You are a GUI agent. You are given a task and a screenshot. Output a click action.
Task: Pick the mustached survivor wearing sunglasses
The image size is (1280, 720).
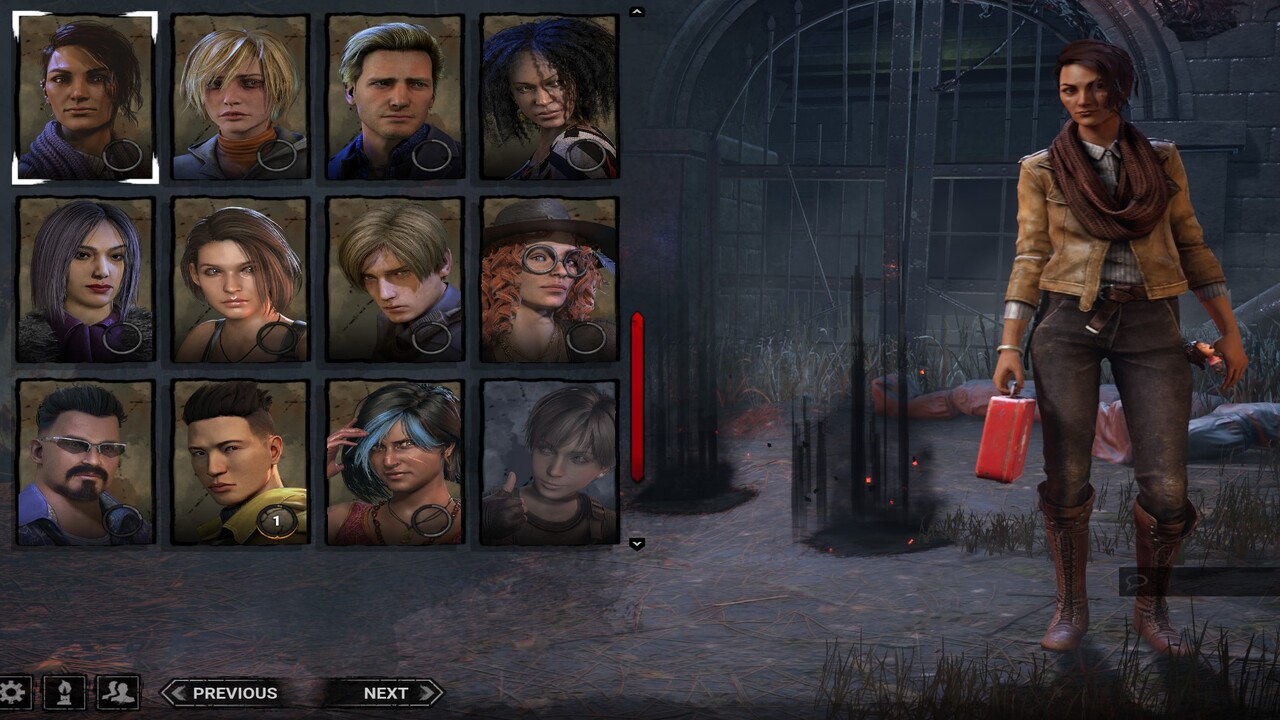tap(85, 460)
